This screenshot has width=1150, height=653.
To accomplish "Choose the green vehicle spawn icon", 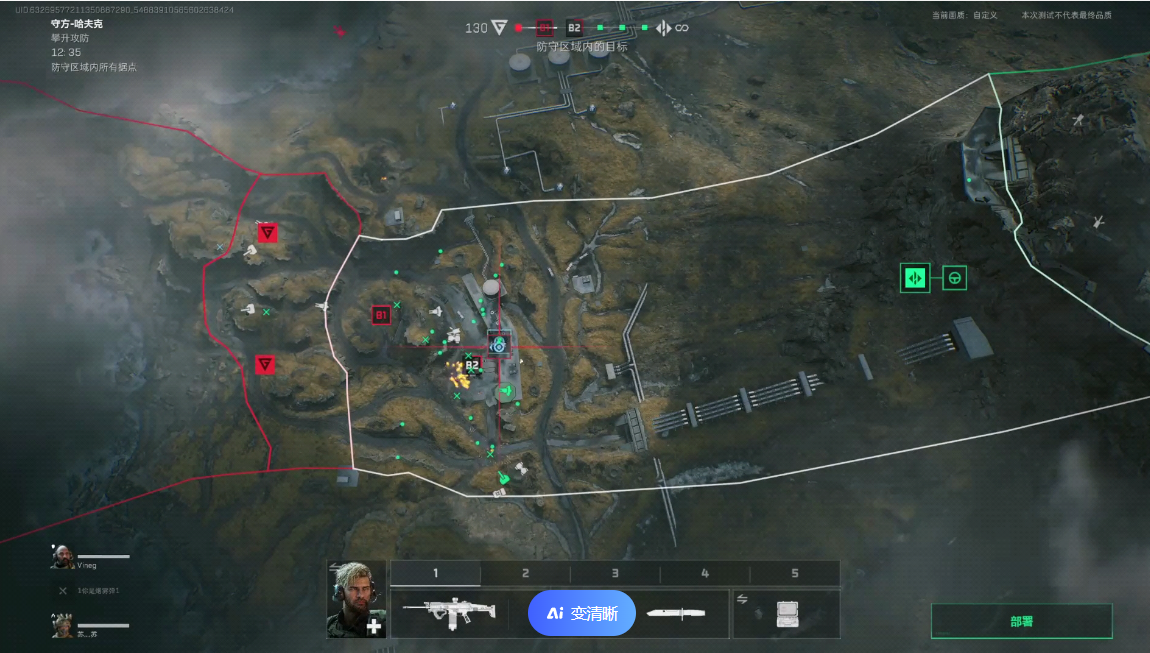I will pyautogui.click(x=955, y=277).
